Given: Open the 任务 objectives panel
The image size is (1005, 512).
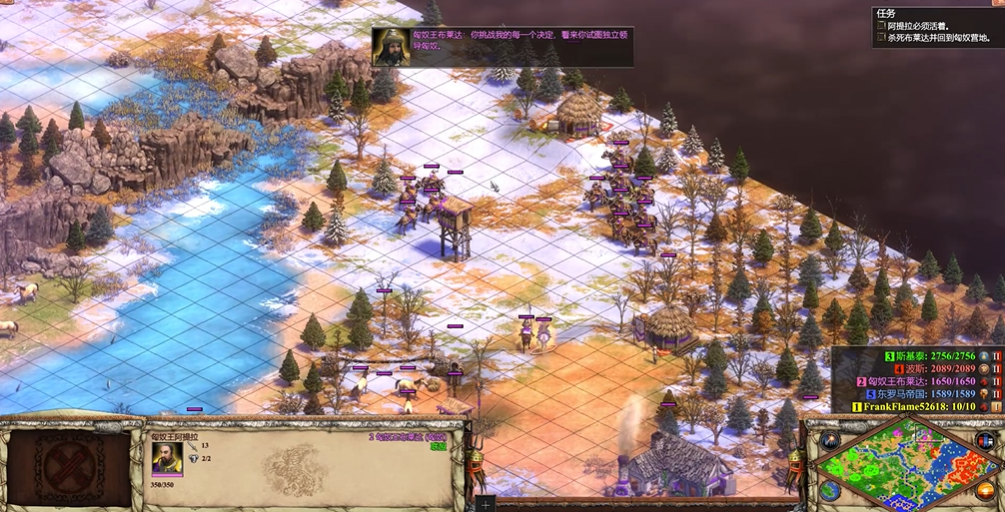Looking at the screenshot, I should 886,13.
